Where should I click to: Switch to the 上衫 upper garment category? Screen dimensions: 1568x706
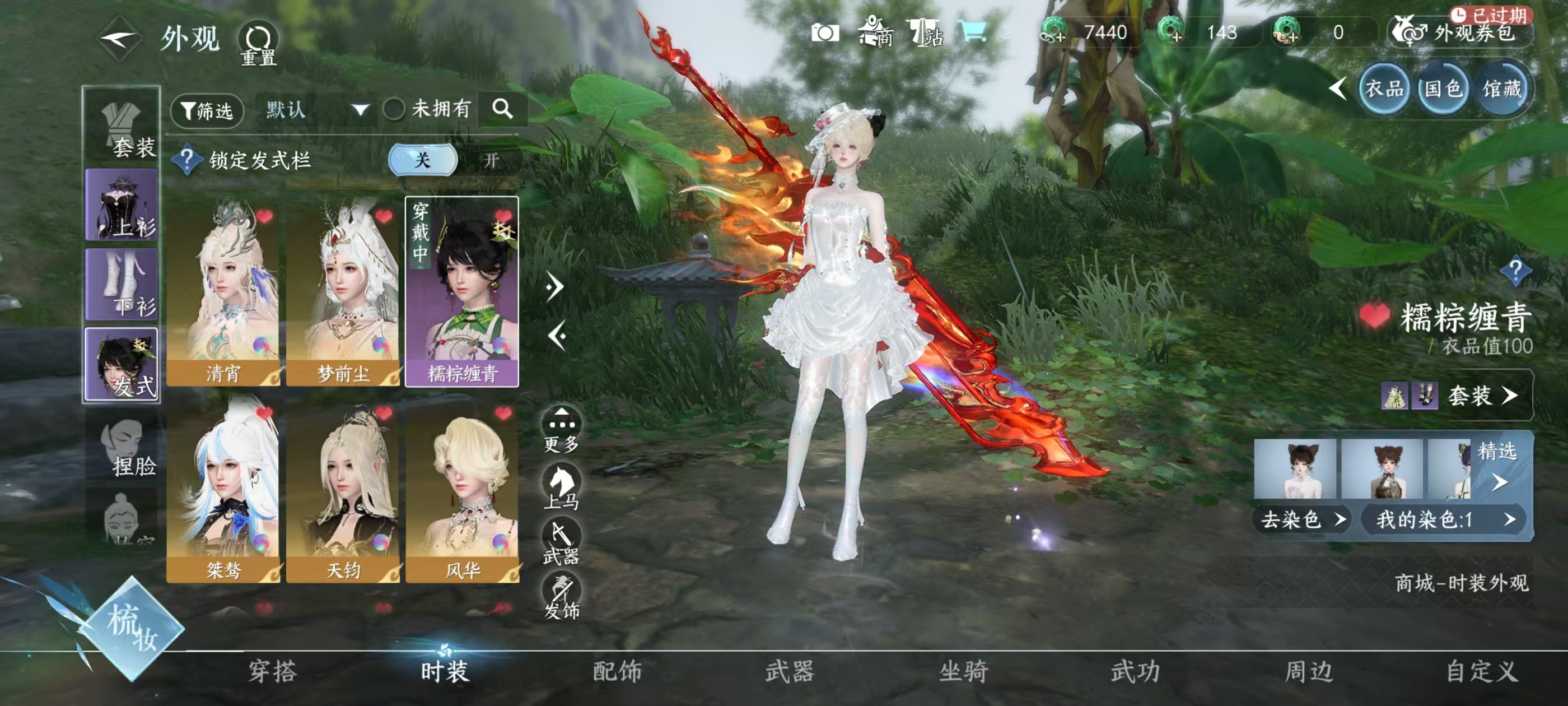coord(122,205)
